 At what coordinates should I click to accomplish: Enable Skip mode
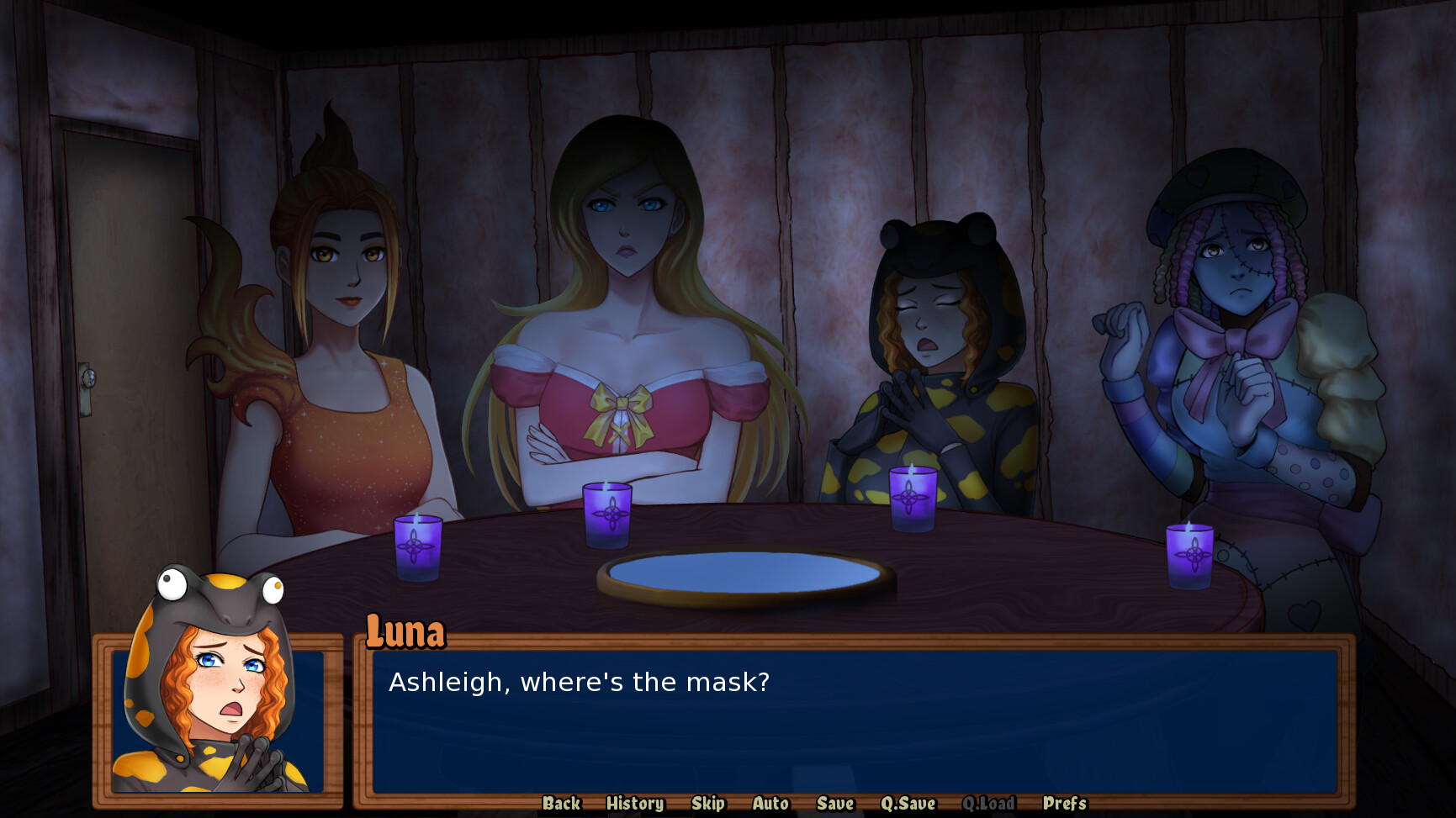707,804
